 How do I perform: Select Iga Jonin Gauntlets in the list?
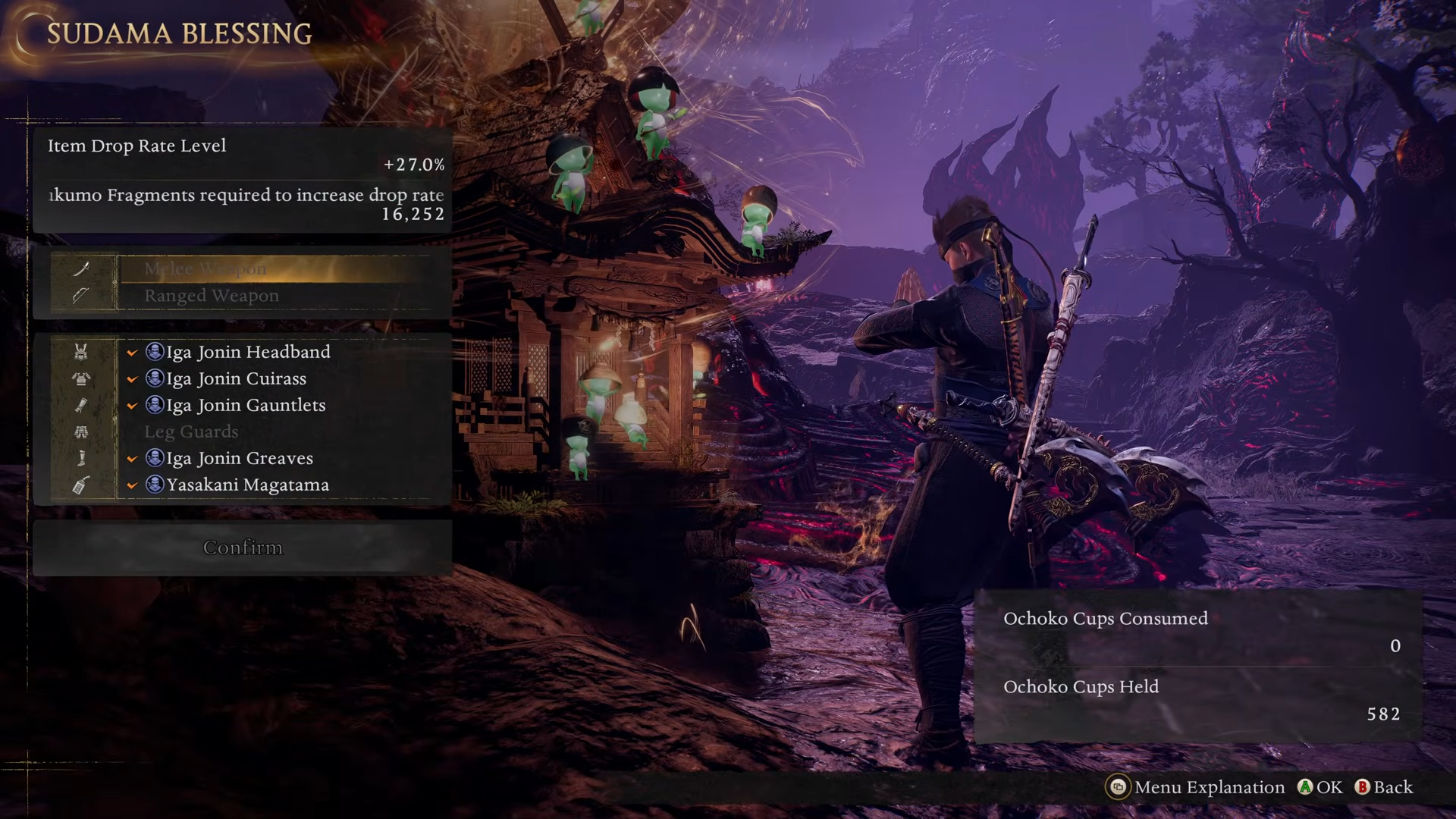(x=246, y=405)
